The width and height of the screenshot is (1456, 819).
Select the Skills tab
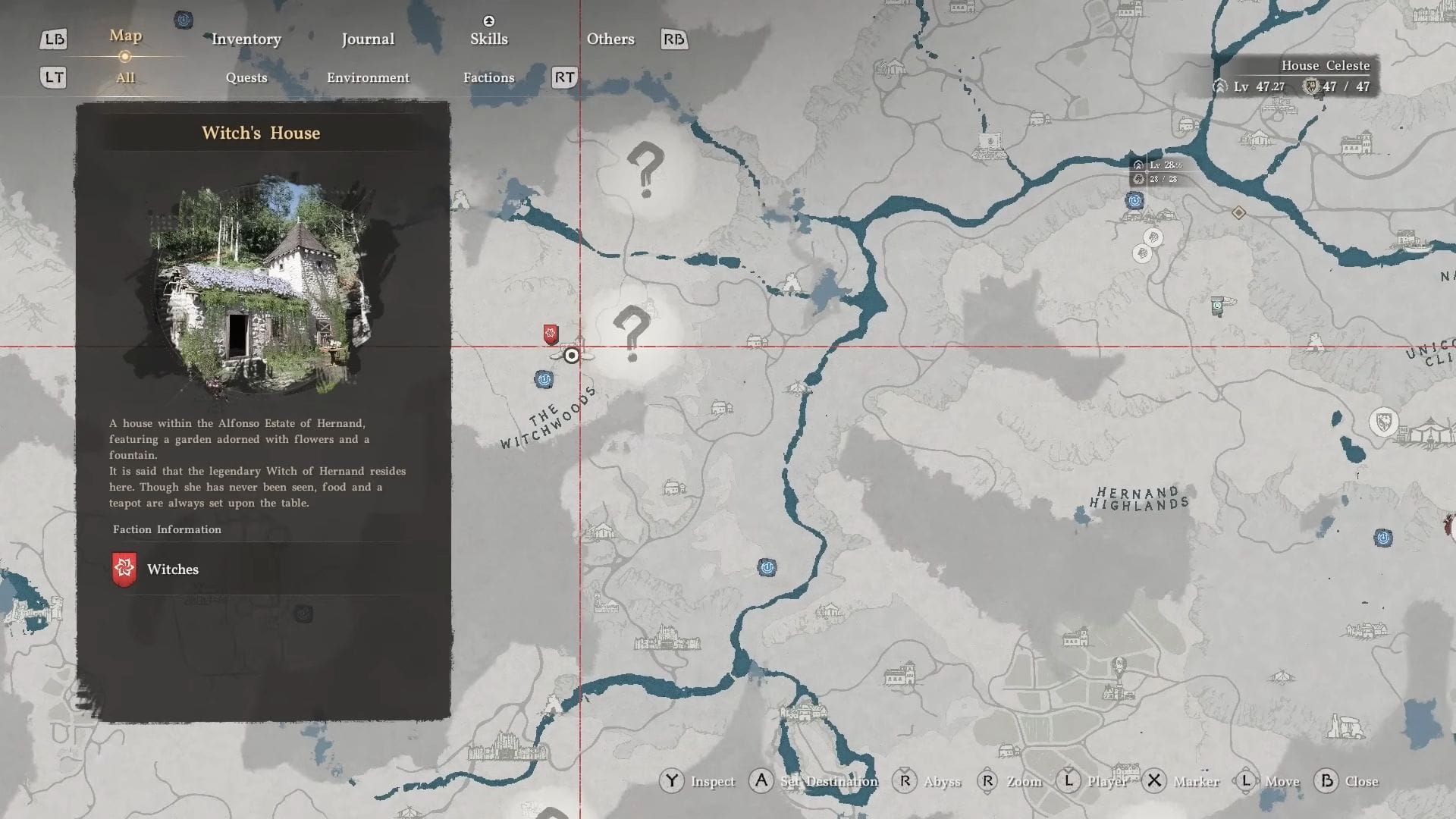pyautogui.click(x=488, y=39)
